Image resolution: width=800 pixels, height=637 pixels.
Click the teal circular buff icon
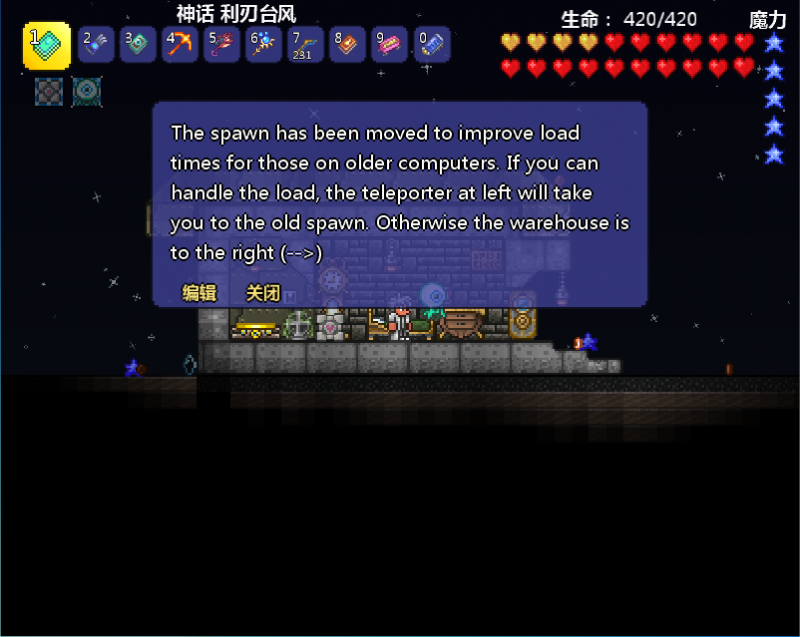(x=87, y=92)
